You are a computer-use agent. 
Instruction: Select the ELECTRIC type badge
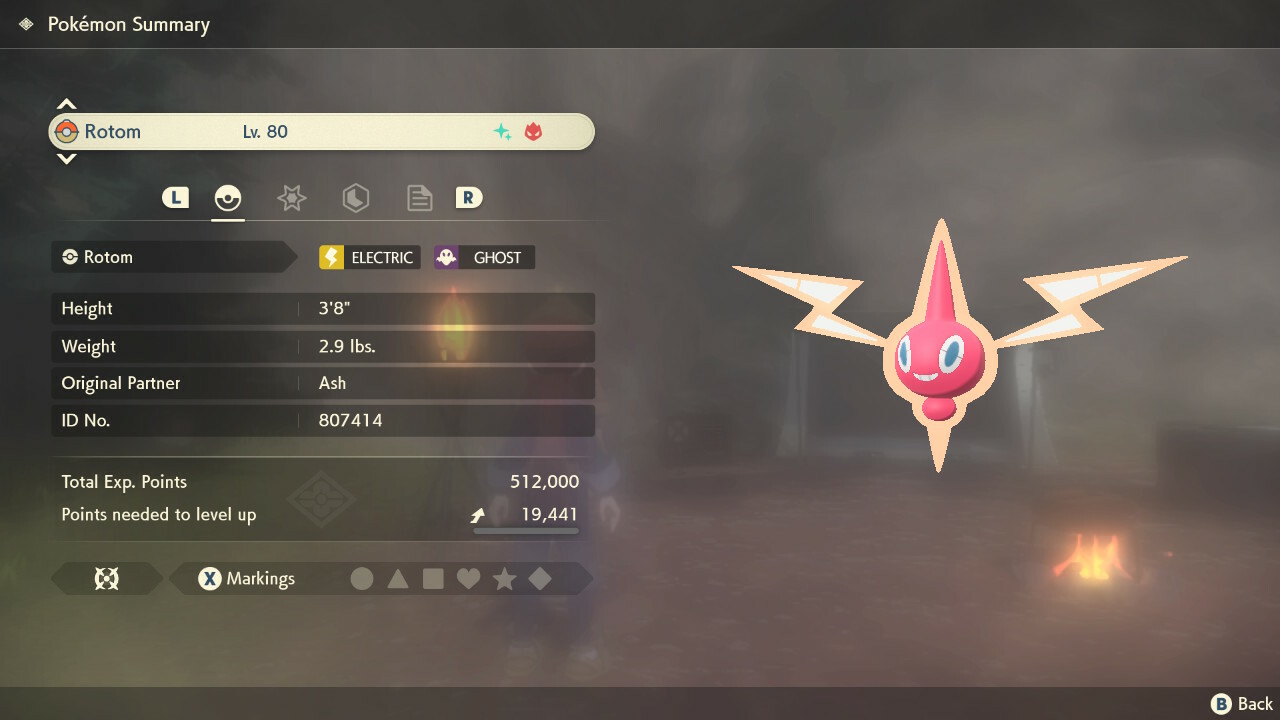[369, 258]
